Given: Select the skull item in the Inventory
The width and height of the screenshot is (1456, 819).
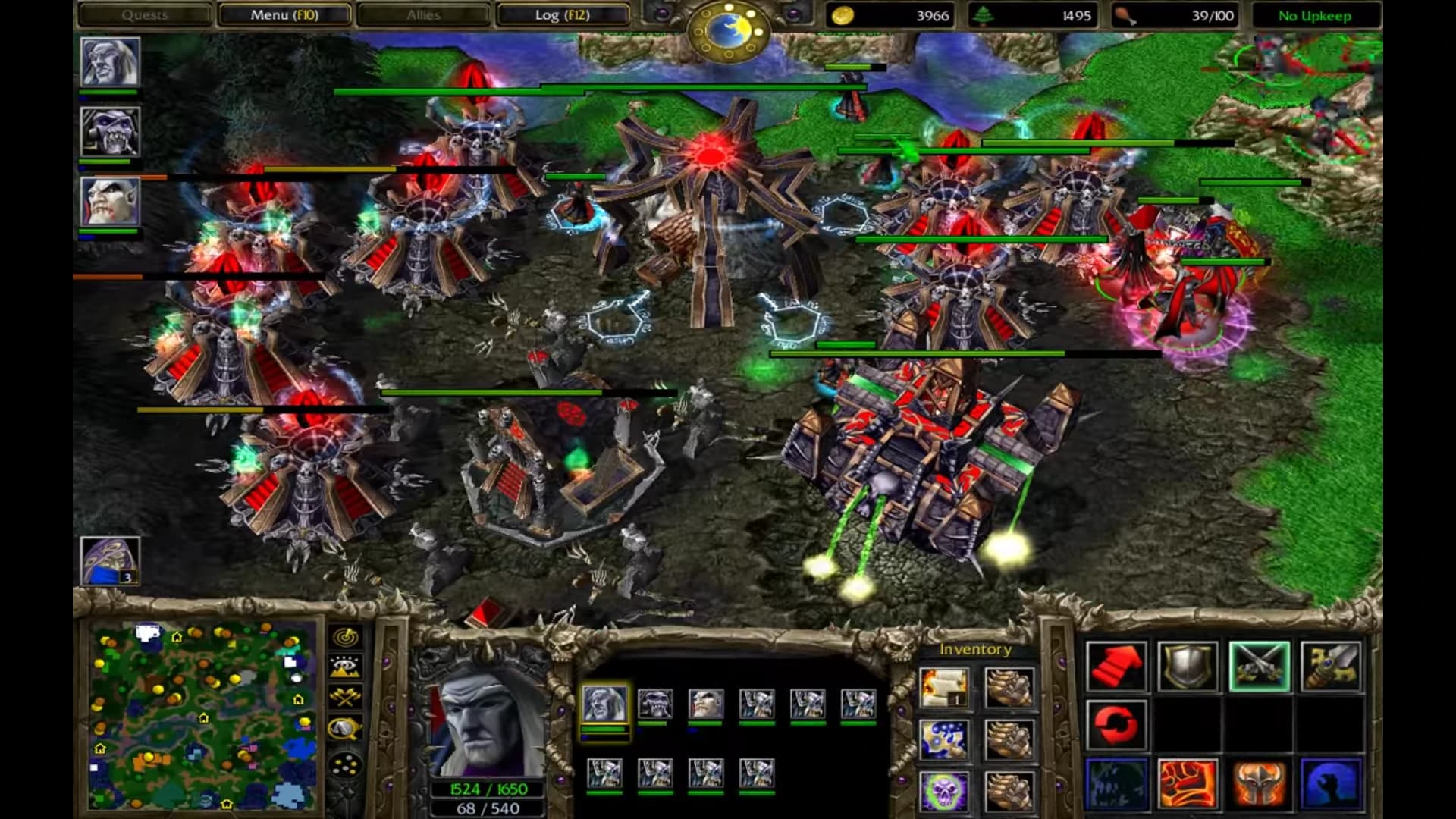Looking at the screenshot, I should click(944, 791).
